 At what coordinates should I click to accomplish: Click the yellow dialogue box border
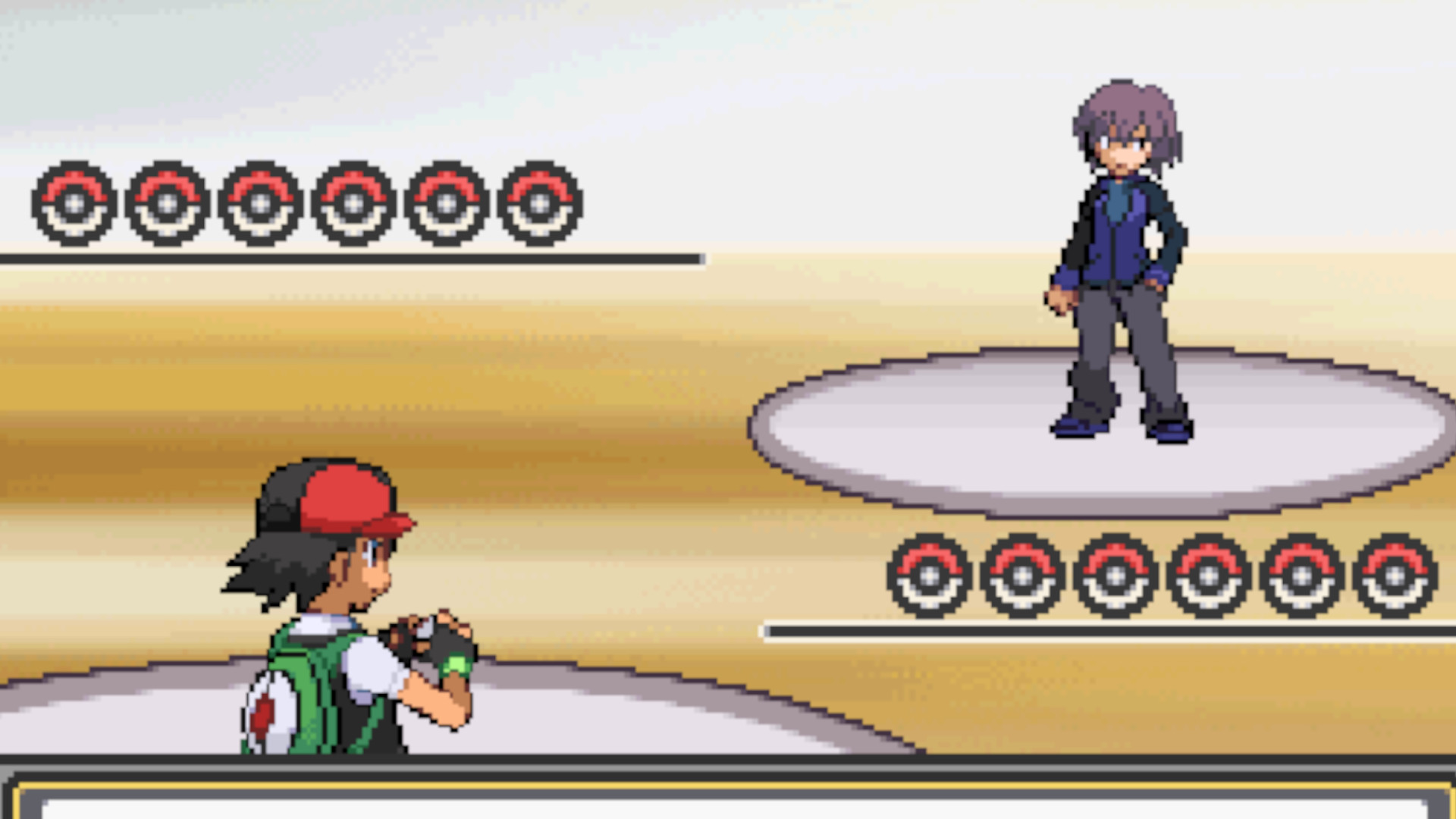click(728, 783)
